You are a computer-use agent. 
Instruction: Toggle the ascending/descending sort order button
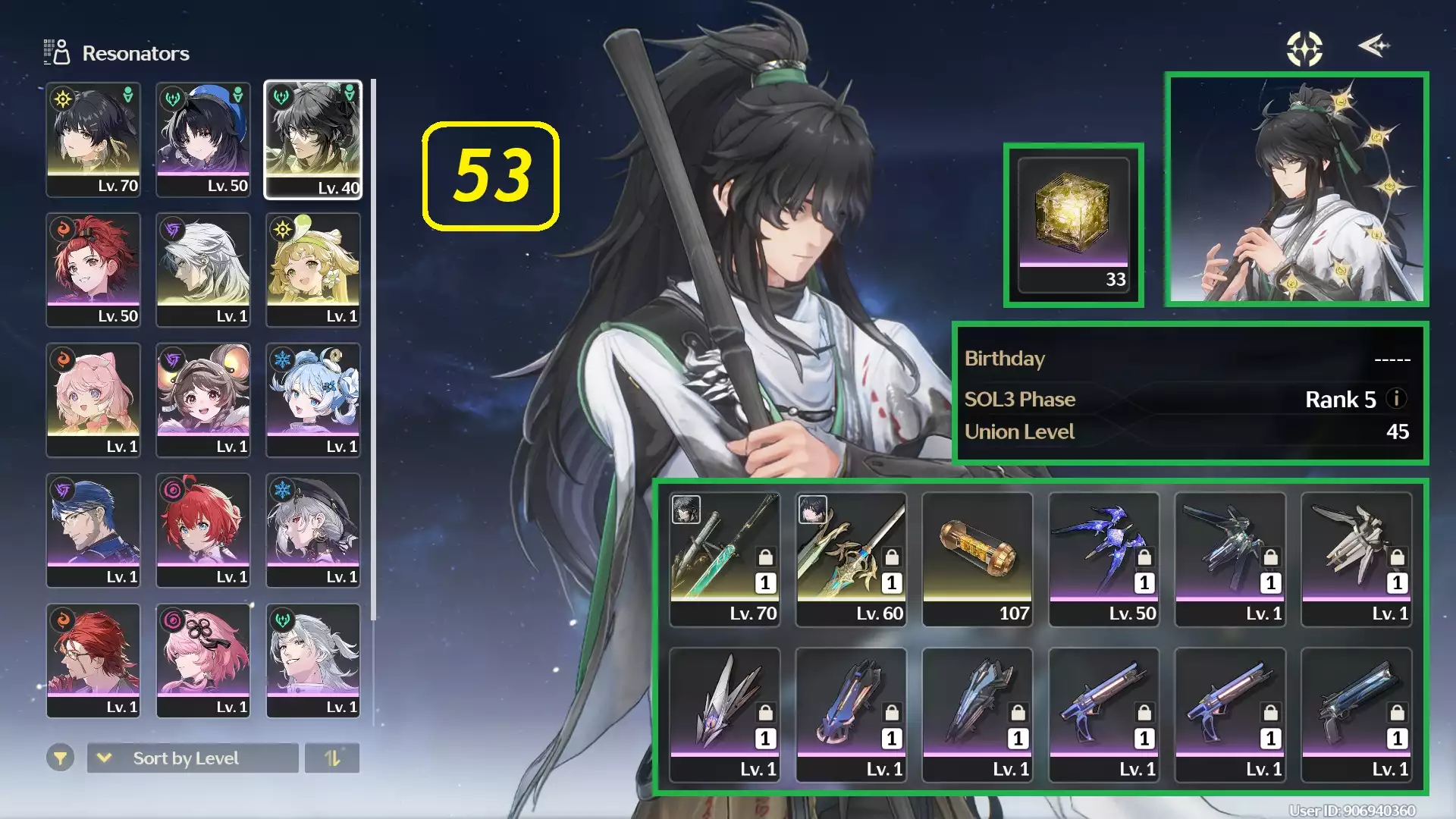[x=334, y=758]
